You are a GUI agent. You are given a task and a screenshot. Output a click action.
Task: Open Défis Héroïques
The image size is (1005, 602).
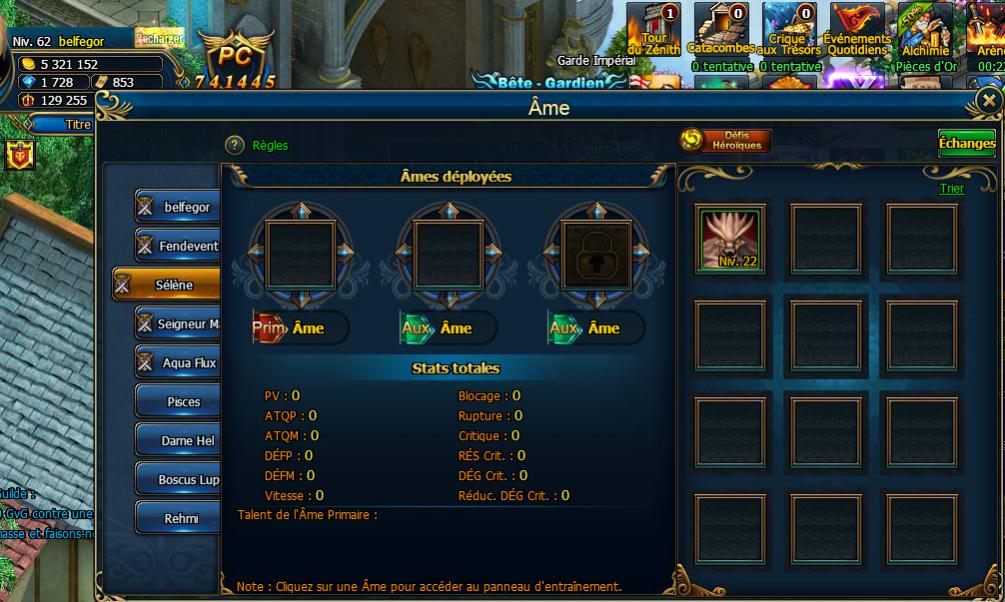coord(725,141)
